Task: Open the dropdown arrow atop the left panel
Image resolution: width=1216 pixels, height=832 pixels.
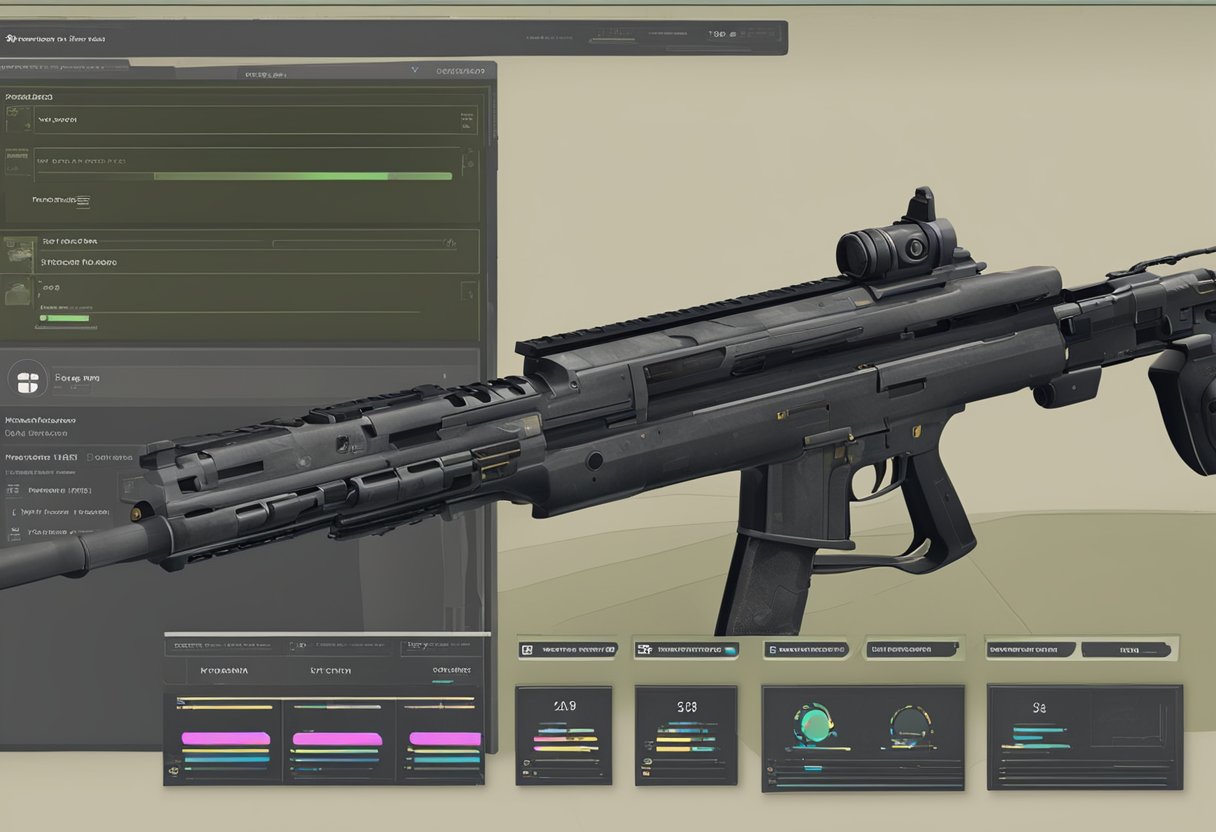Action: [415, 71]
